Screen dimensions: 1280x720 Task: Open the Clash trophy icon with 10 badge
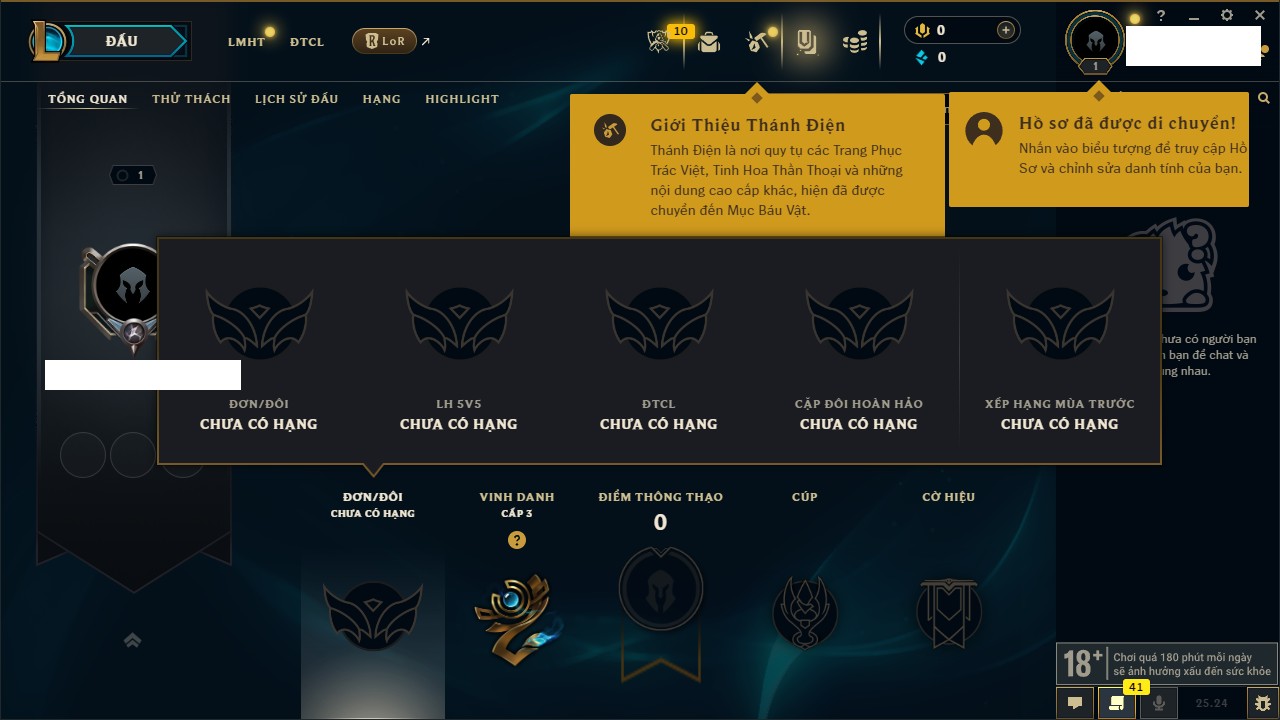658,42
